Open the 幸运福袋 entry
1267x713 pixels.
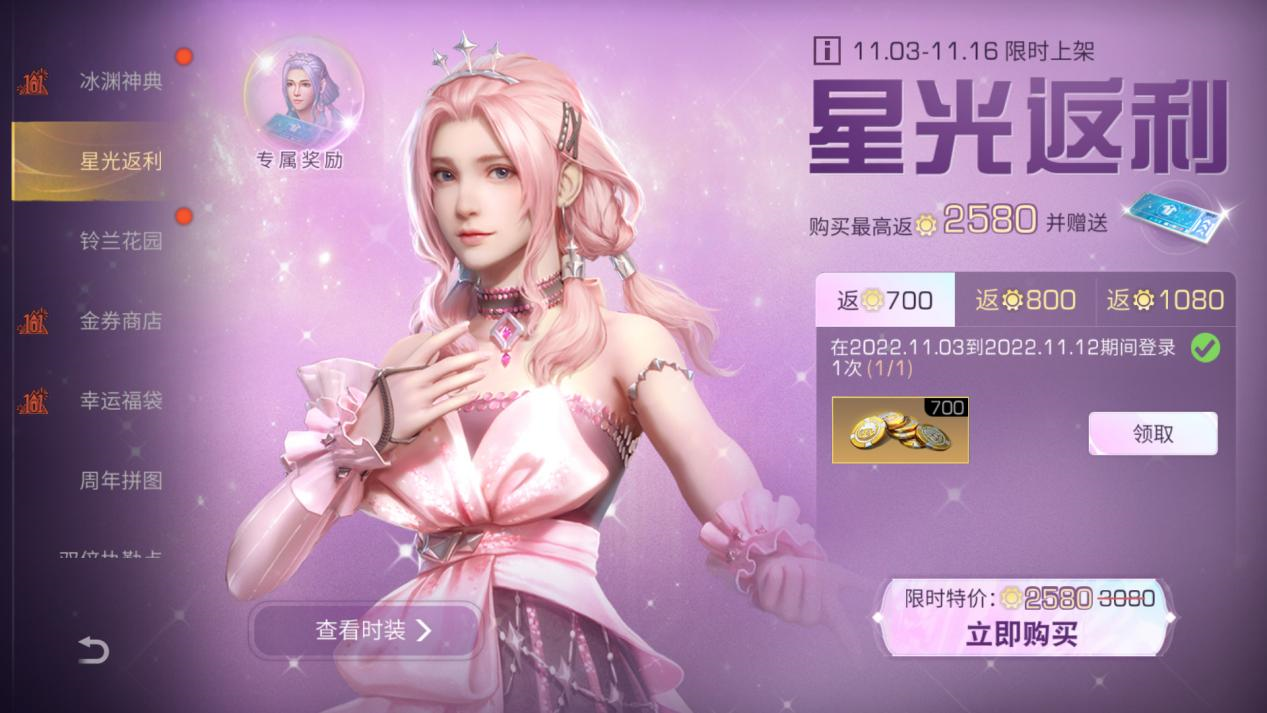point(120,402)
